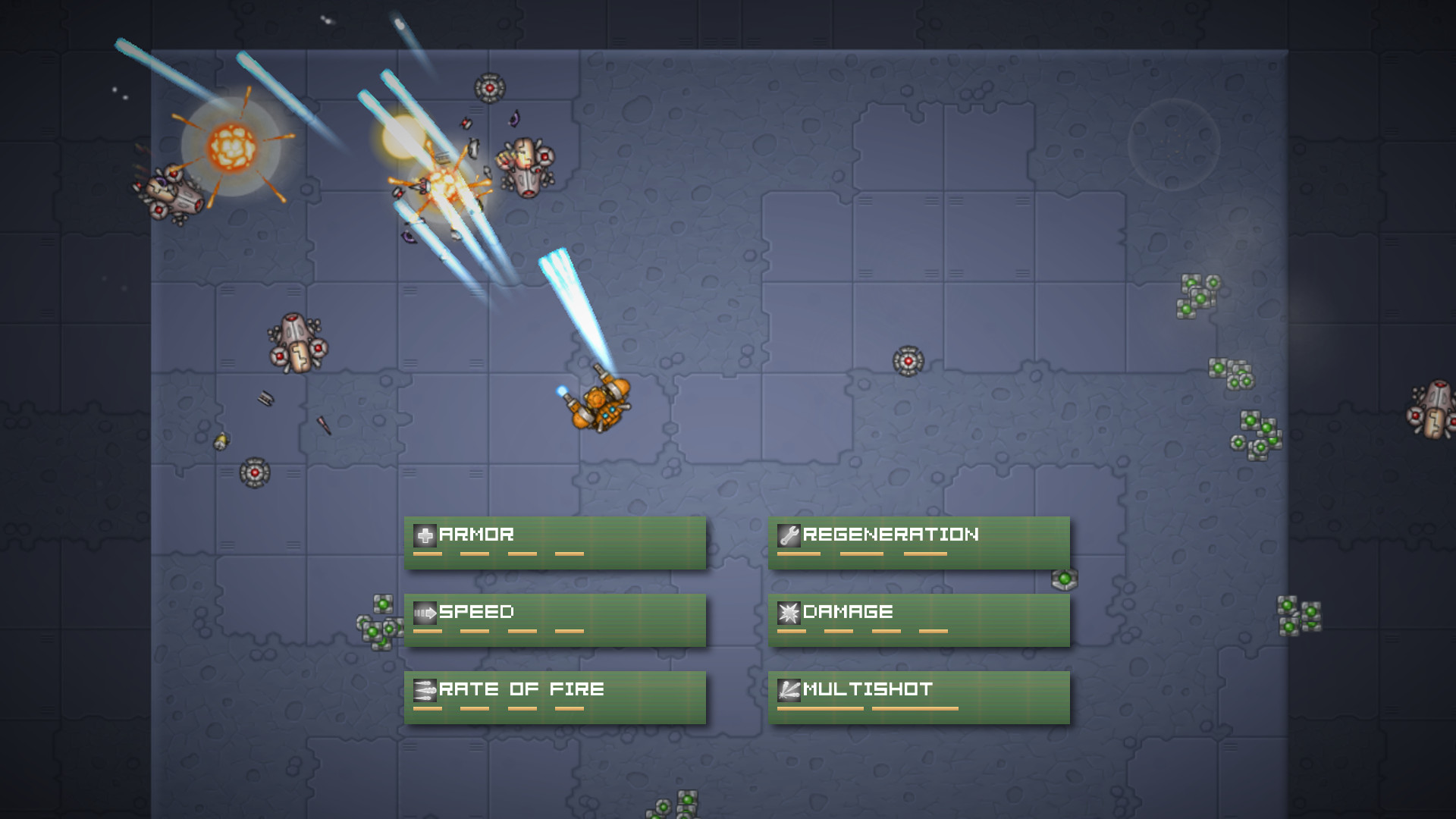Image resolution: width=1456 pixels, height=819 pixels.
Task: Activate the Multishot upgrade
Action: pos(918,697)
